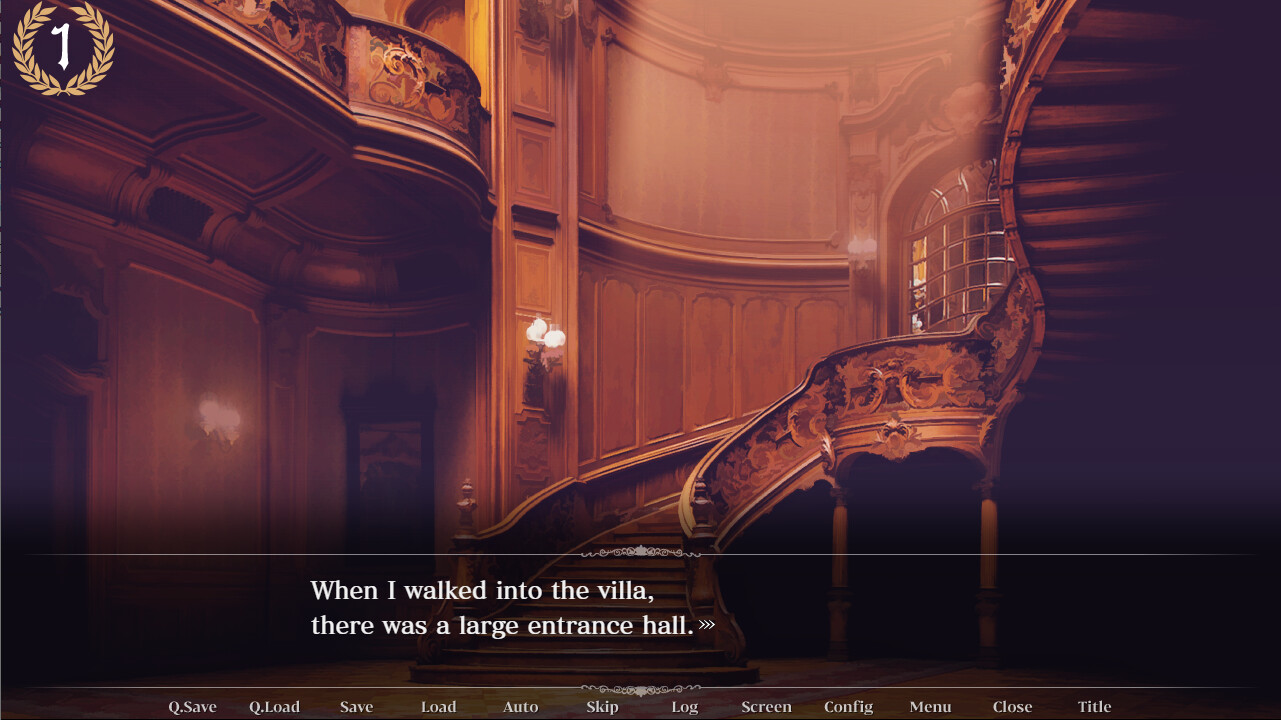Return to the Title screen
This screenshot has width=1281, height=720.
1094,707
